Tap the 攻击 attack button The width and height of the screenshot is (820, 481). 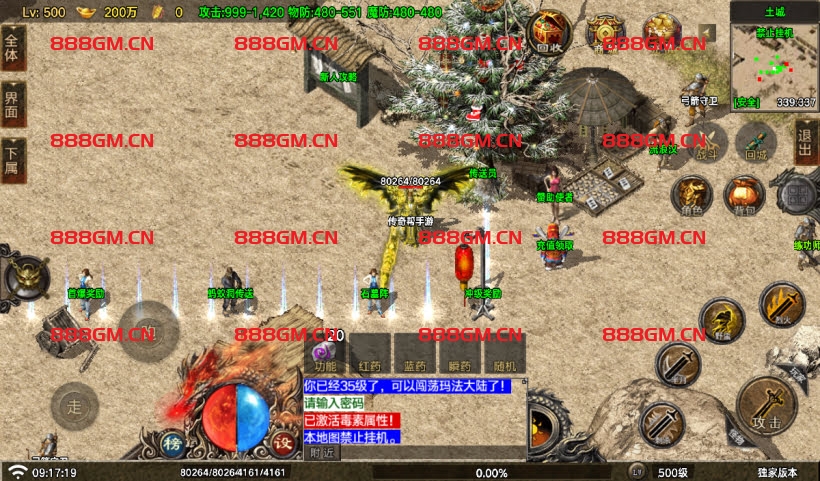pos(766,405)
